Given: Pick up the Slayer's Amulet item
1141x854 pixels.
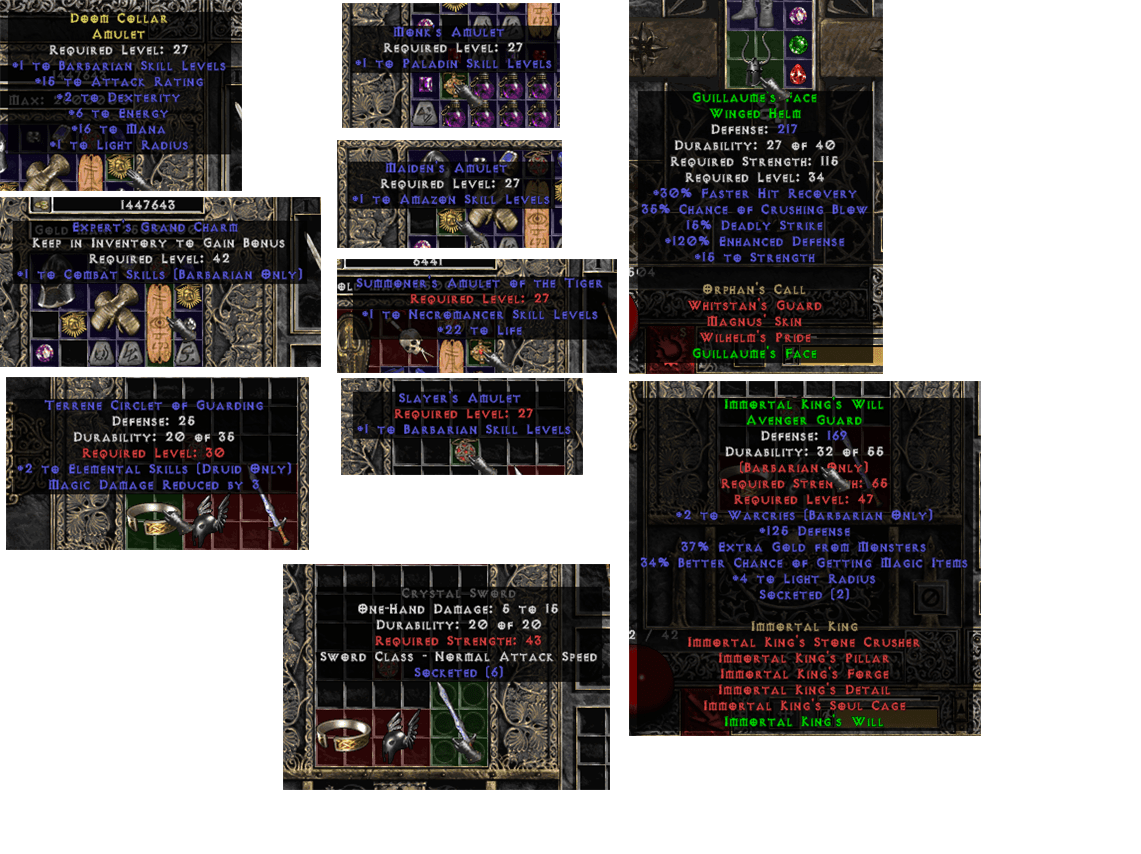Looking at the screenshot, I should click(x=463, y=450).
